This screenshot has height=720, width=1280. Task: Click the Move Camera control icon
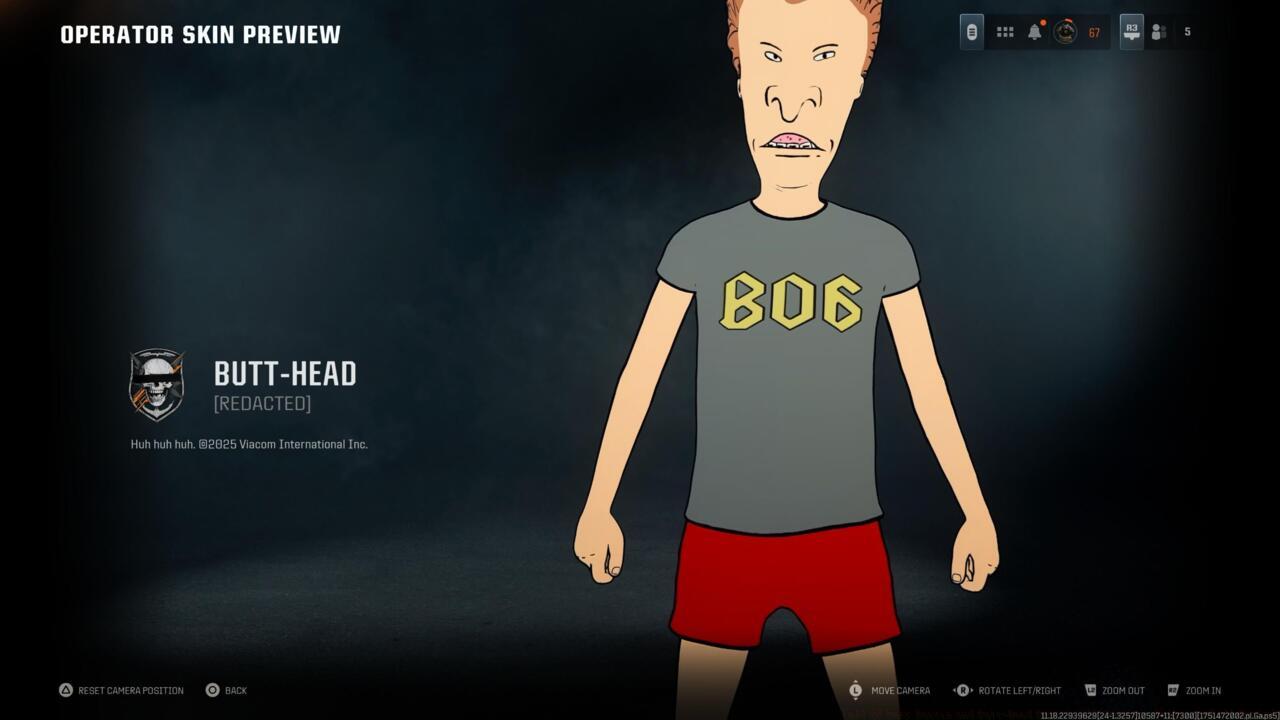point(855,690)
